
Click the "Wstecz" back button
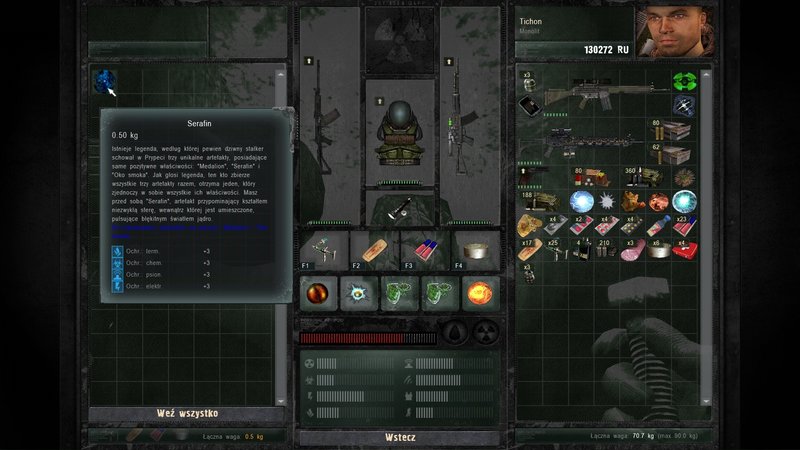click(400, 438)
